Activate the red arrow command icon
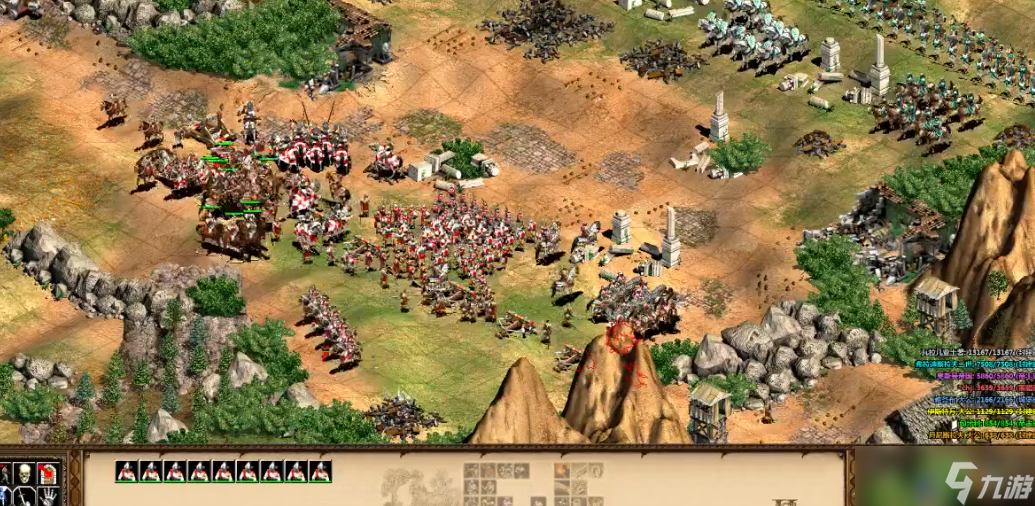 [47, 473]
